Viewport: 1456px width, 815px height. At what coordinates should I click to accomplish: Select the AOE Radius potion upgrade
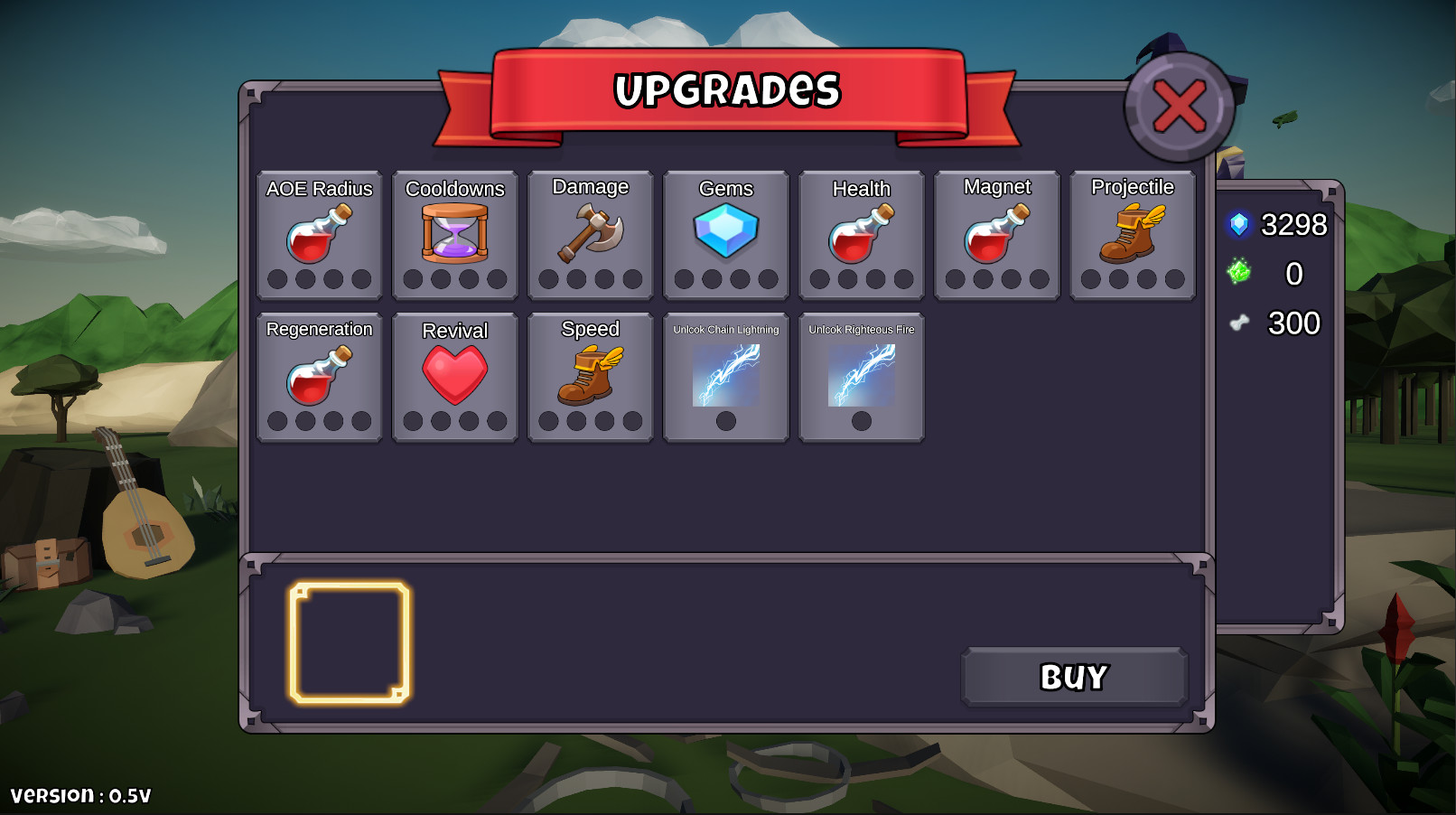[x=320, y=233]
